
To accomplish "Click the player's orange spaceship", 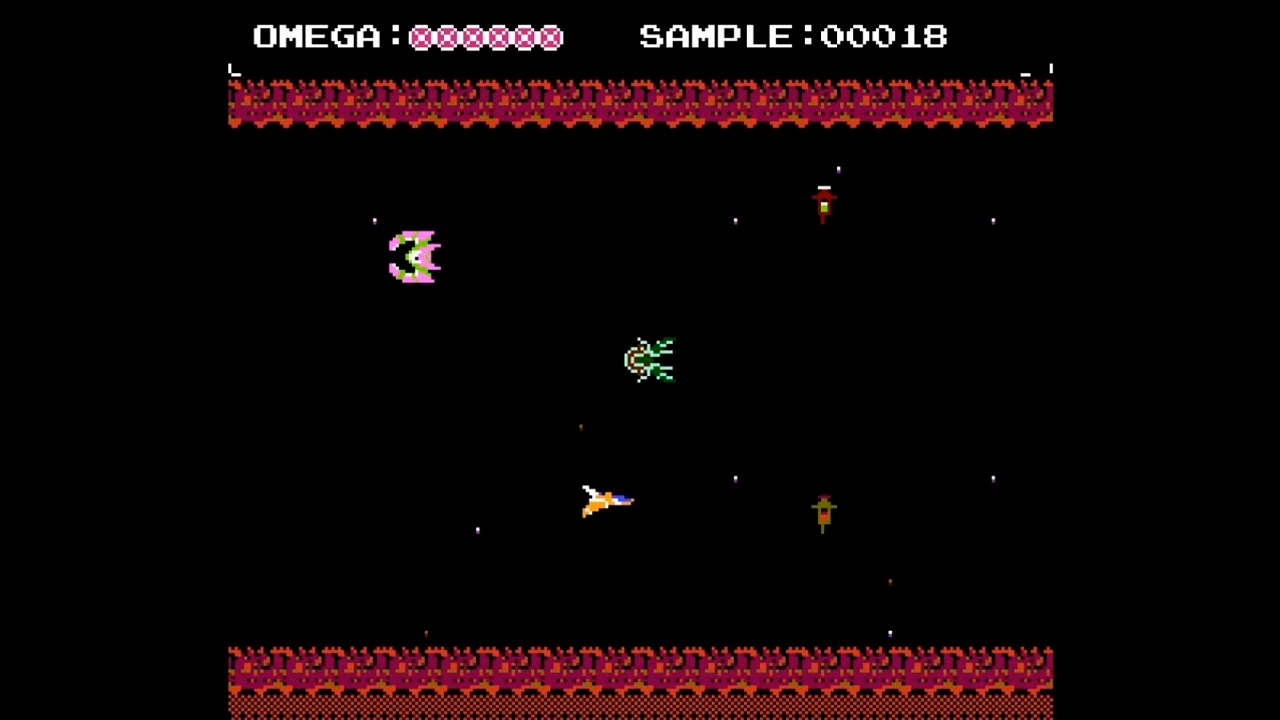I will 607,503.
